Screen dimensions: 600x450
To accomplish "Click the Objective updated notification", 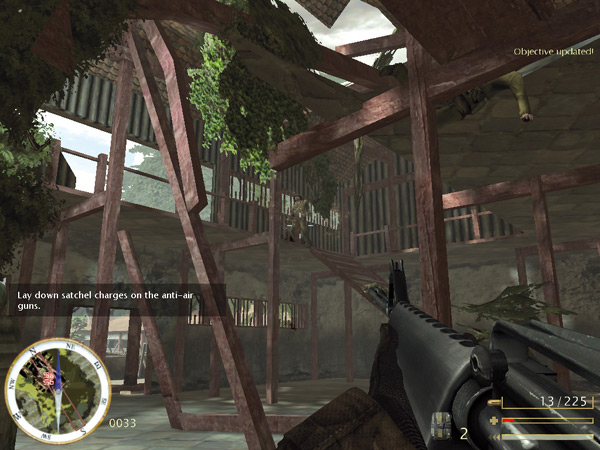I will tap(553, 51).
